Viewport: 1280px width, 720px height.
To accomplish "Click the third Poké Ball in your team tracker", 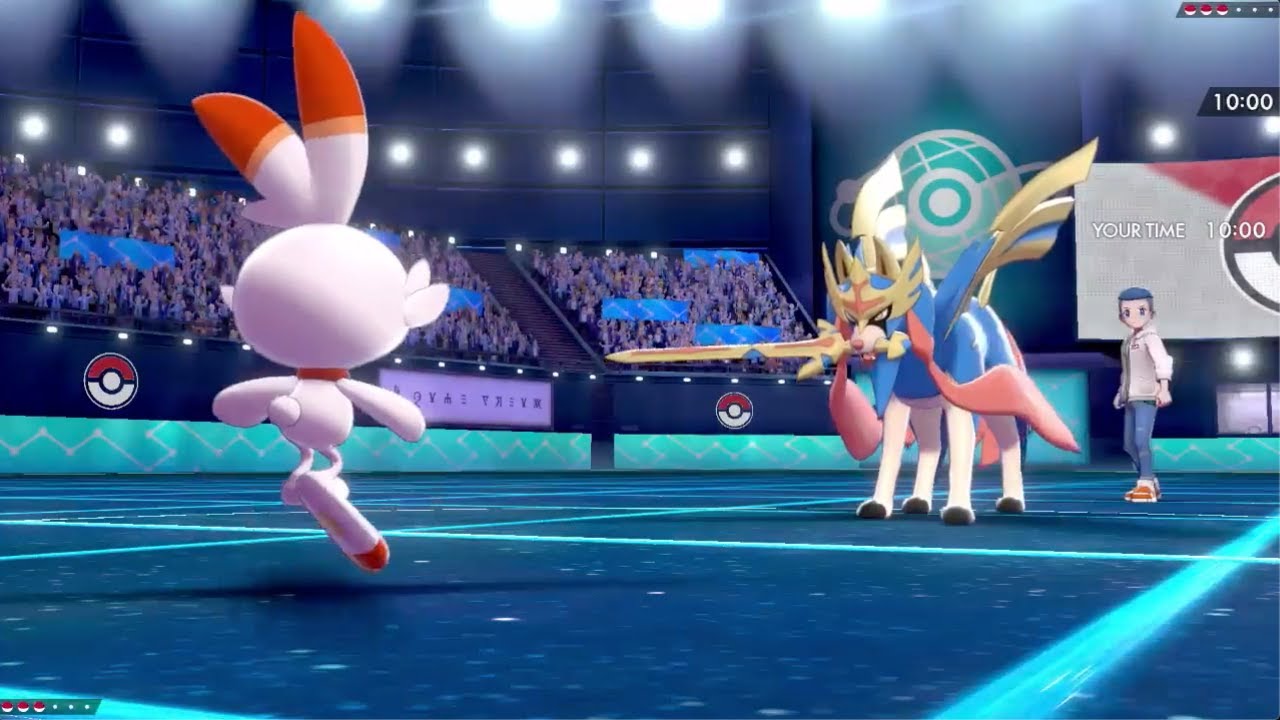I will point(39,707).
